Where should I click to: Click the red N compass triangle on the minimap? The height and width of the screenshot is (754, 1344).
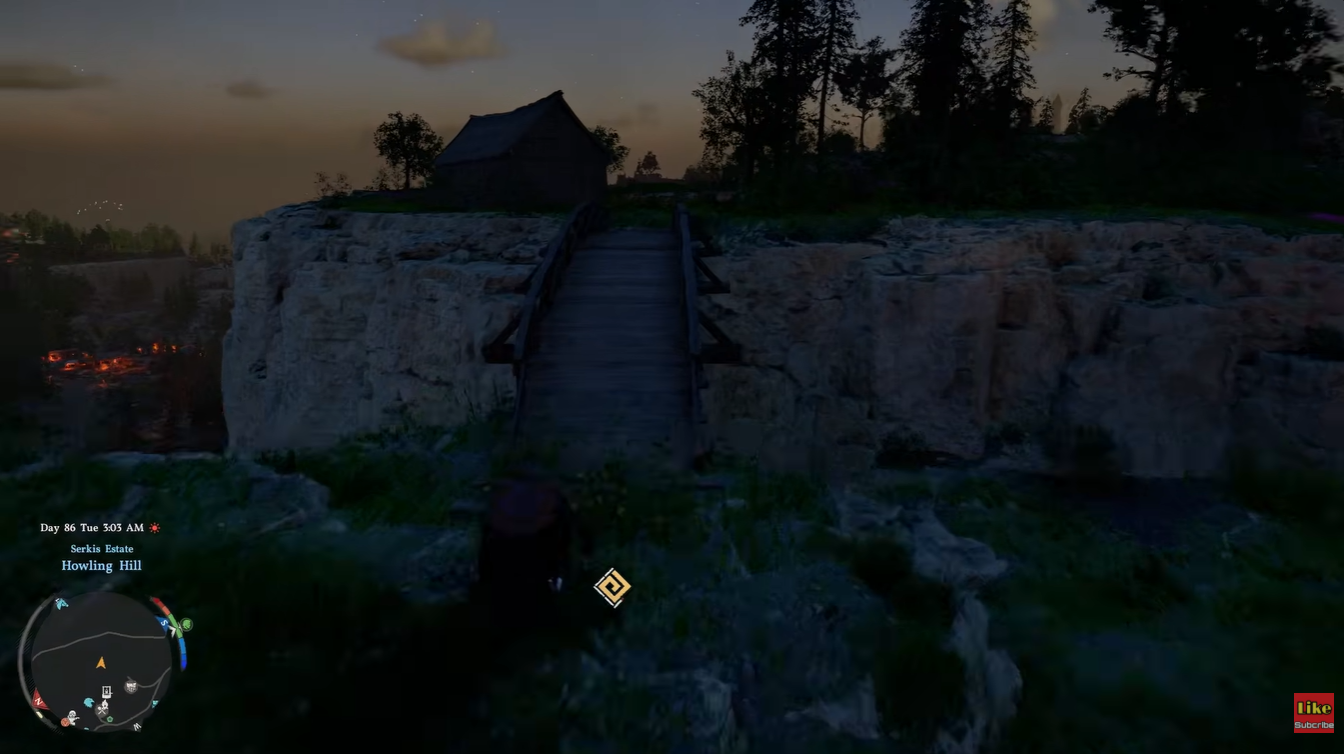[39, 700]
